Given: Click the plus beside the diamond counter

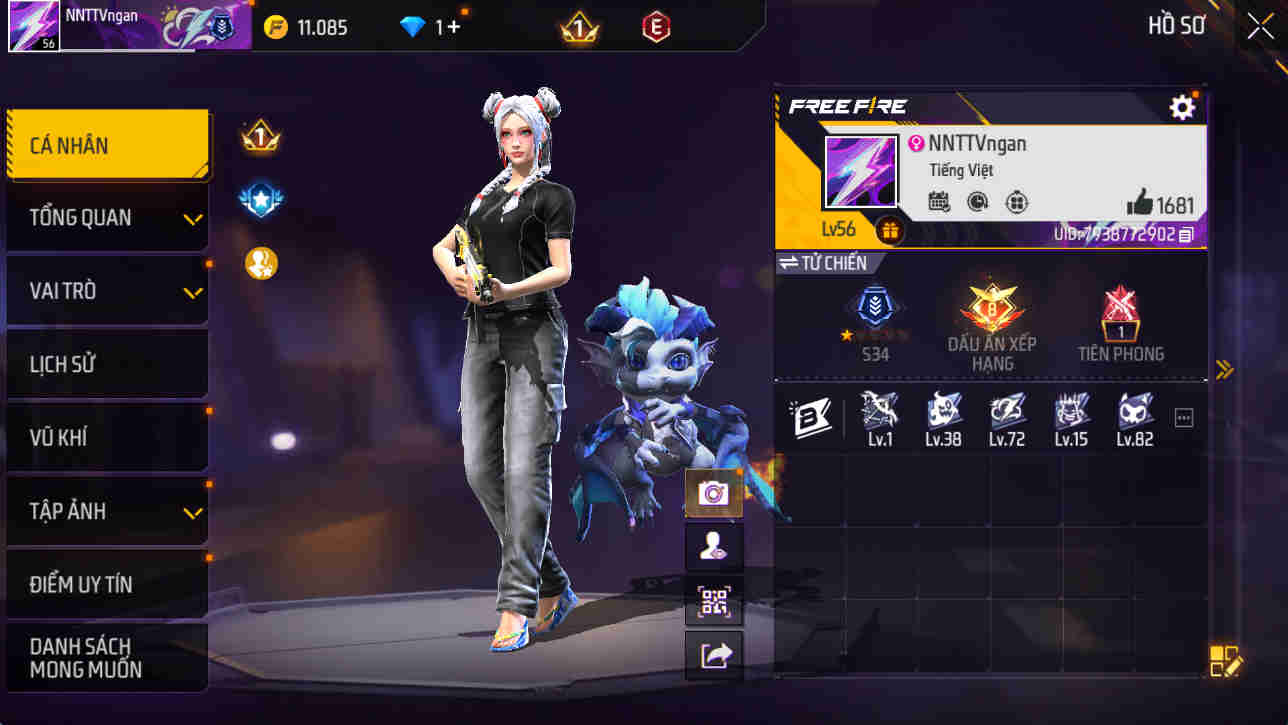Looking at the screenshot, I should point(451,28).
